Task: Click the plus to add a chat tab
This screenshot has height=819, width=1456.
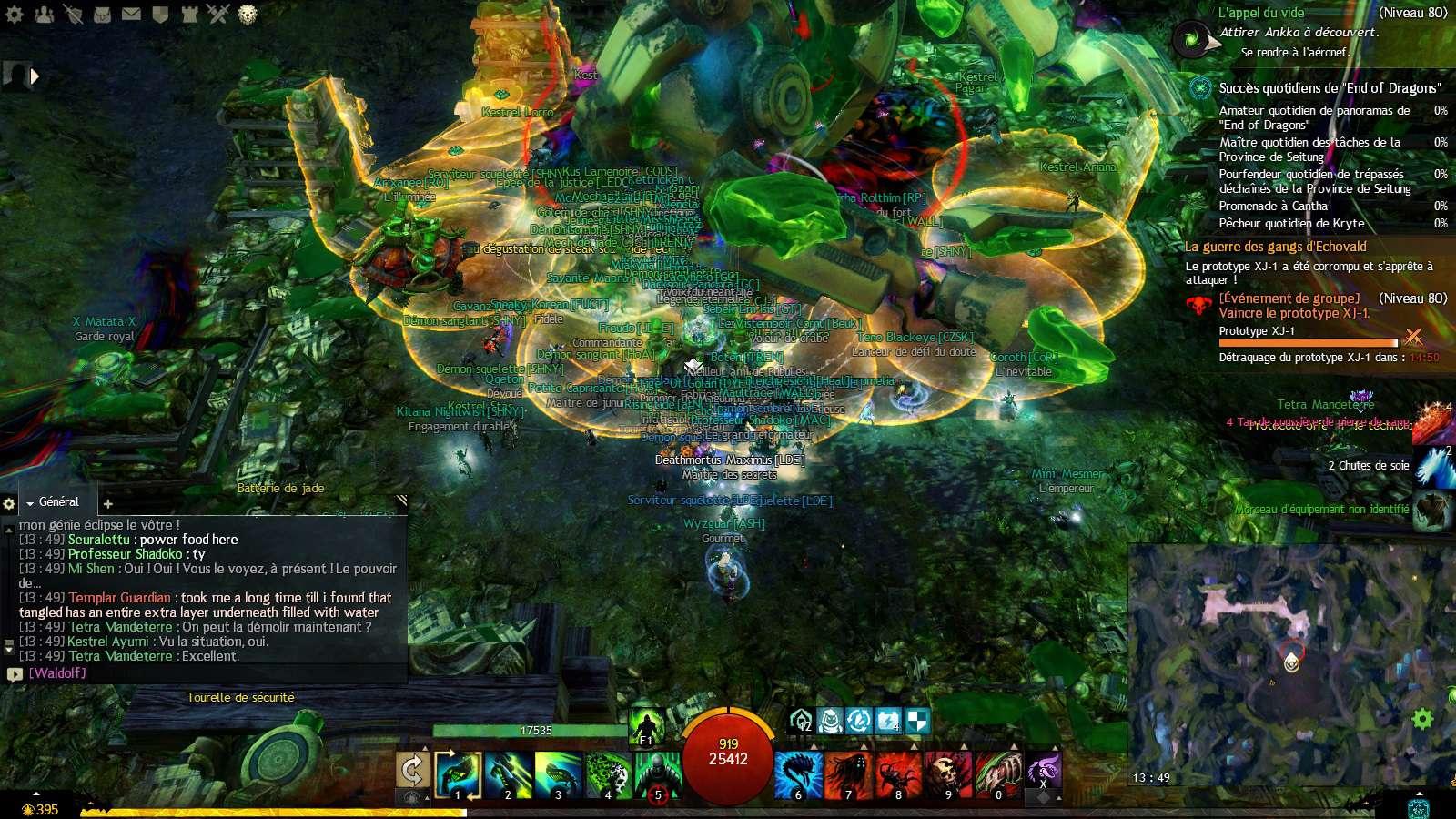Action: click(x=107, y=502)
